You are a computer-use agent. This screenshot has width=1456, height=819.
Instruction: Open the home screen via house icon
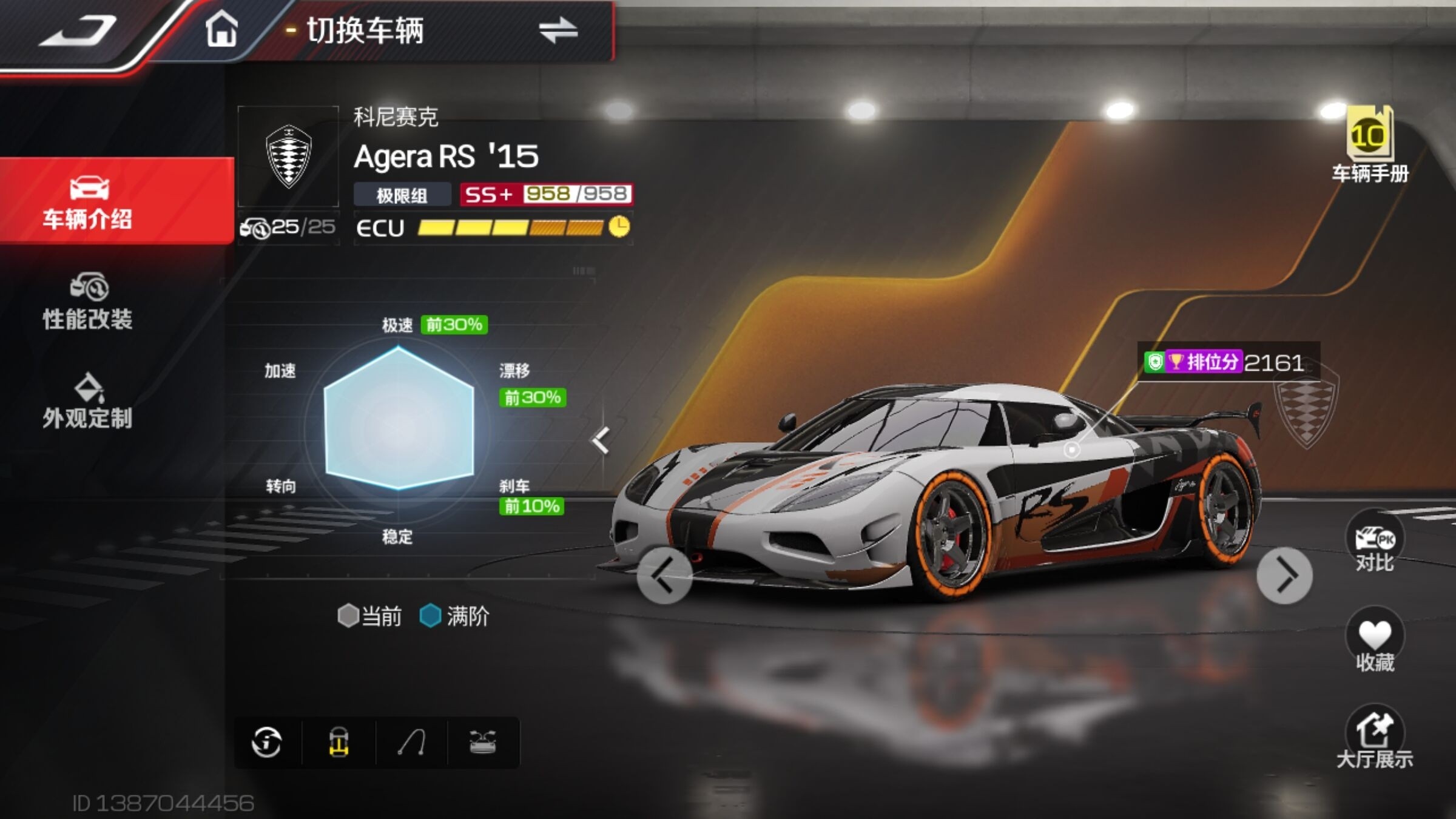pyautogui.click(x=221, y=30)
